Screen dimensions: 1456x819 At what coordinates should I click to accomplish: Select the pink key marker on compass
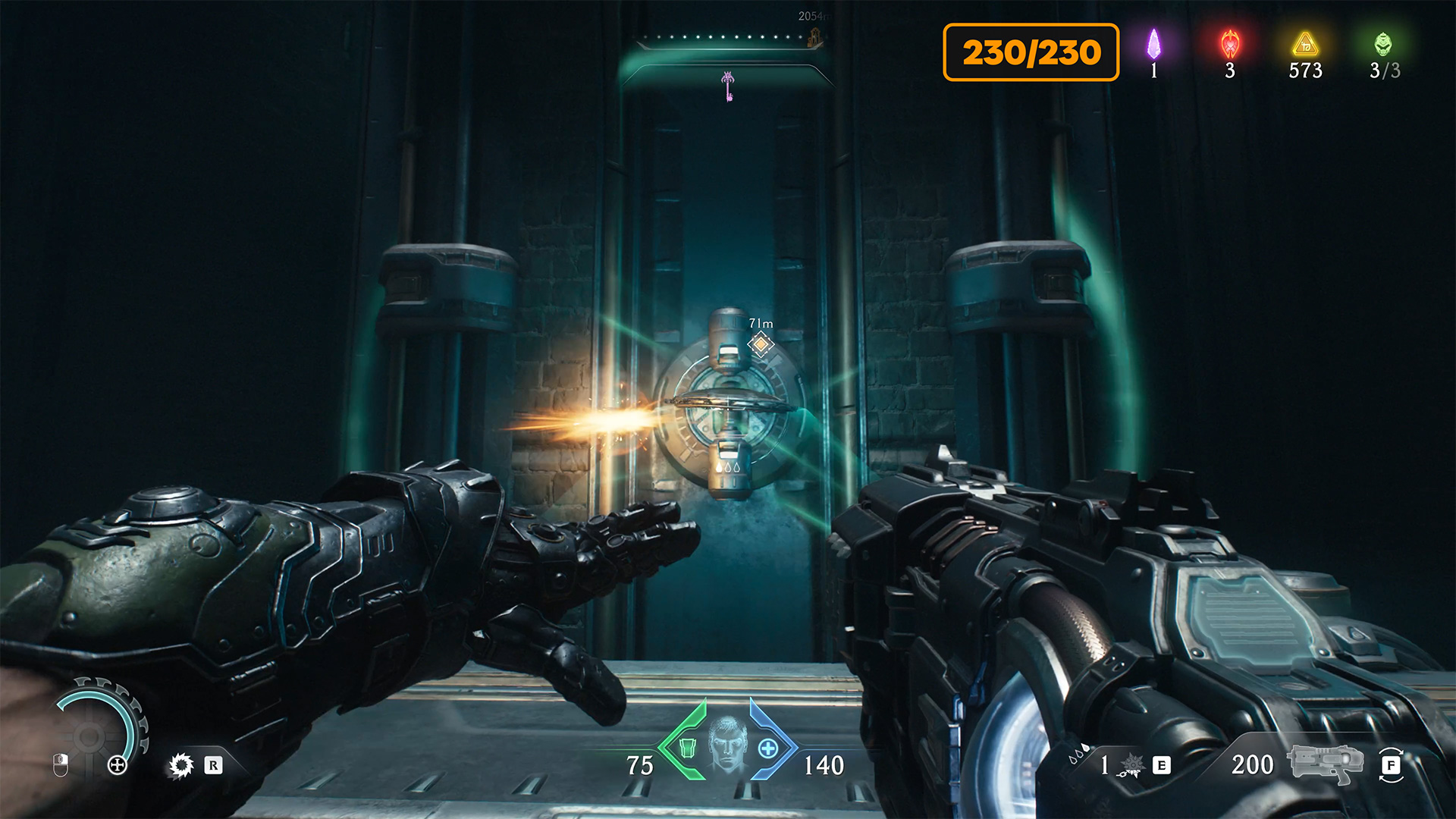coord(728,86)
